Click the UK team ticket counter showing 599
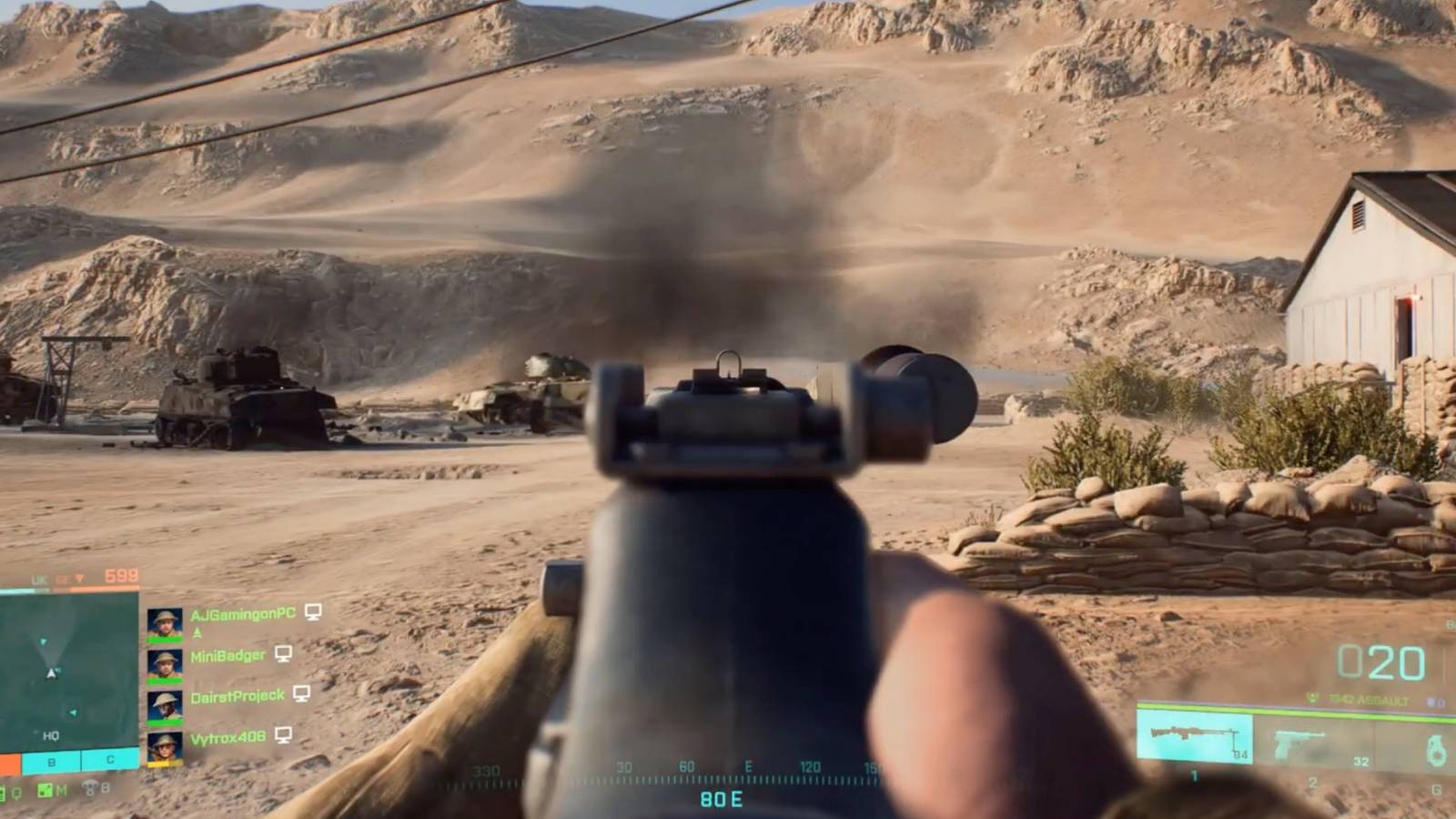This screenshot has width=1456, height=819. point(121,575)
